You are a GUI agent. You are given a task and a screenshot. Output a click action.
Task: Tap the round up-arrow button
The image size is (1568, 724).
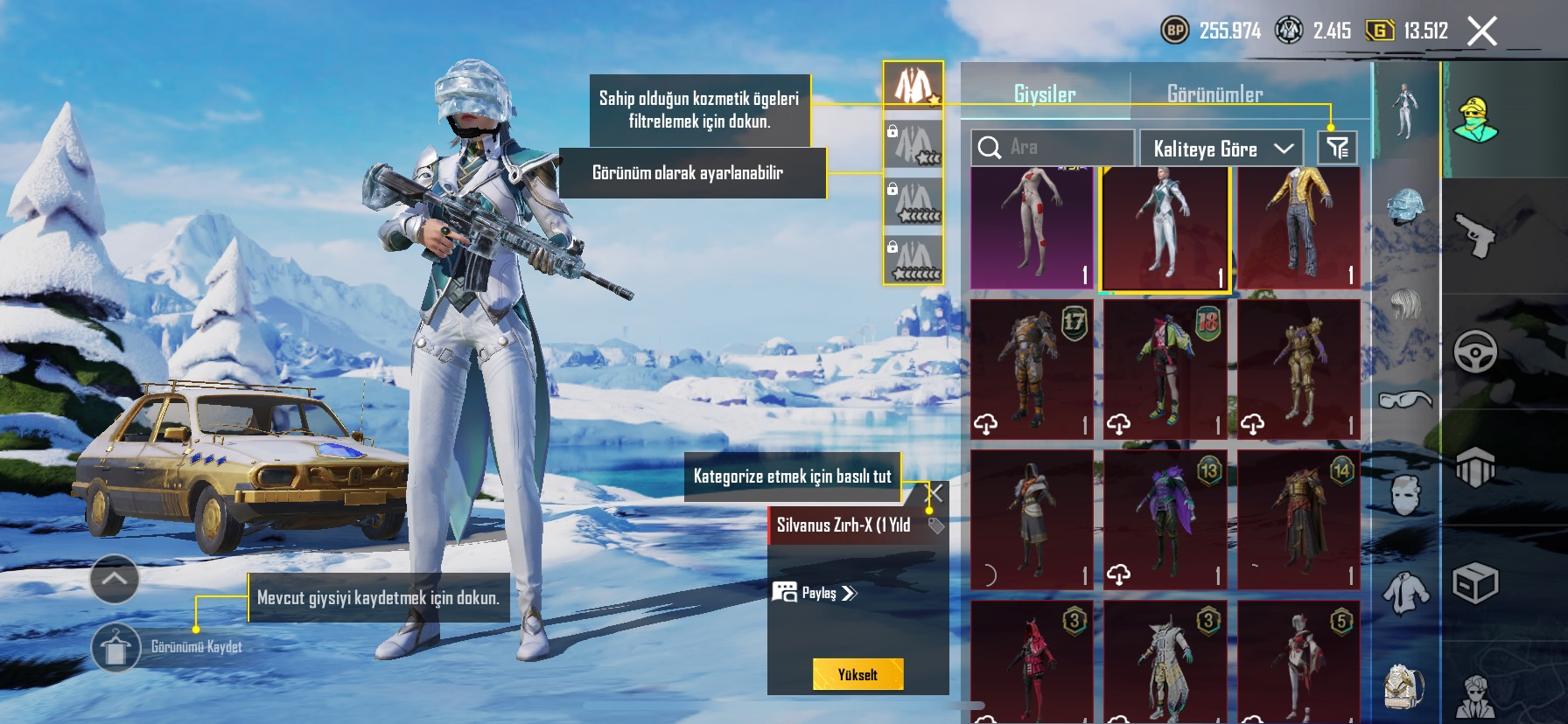tap(115, 579)
